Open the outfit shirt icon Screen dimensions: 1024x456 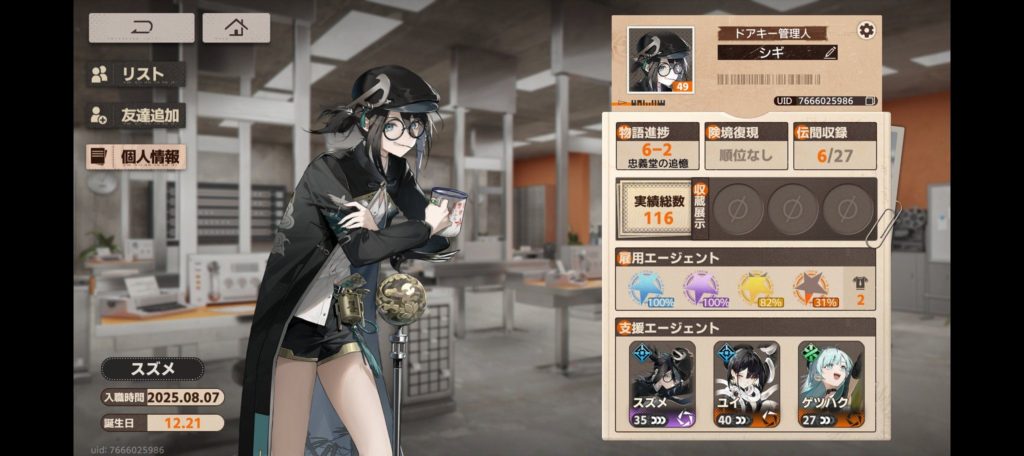tap(859, 288)
